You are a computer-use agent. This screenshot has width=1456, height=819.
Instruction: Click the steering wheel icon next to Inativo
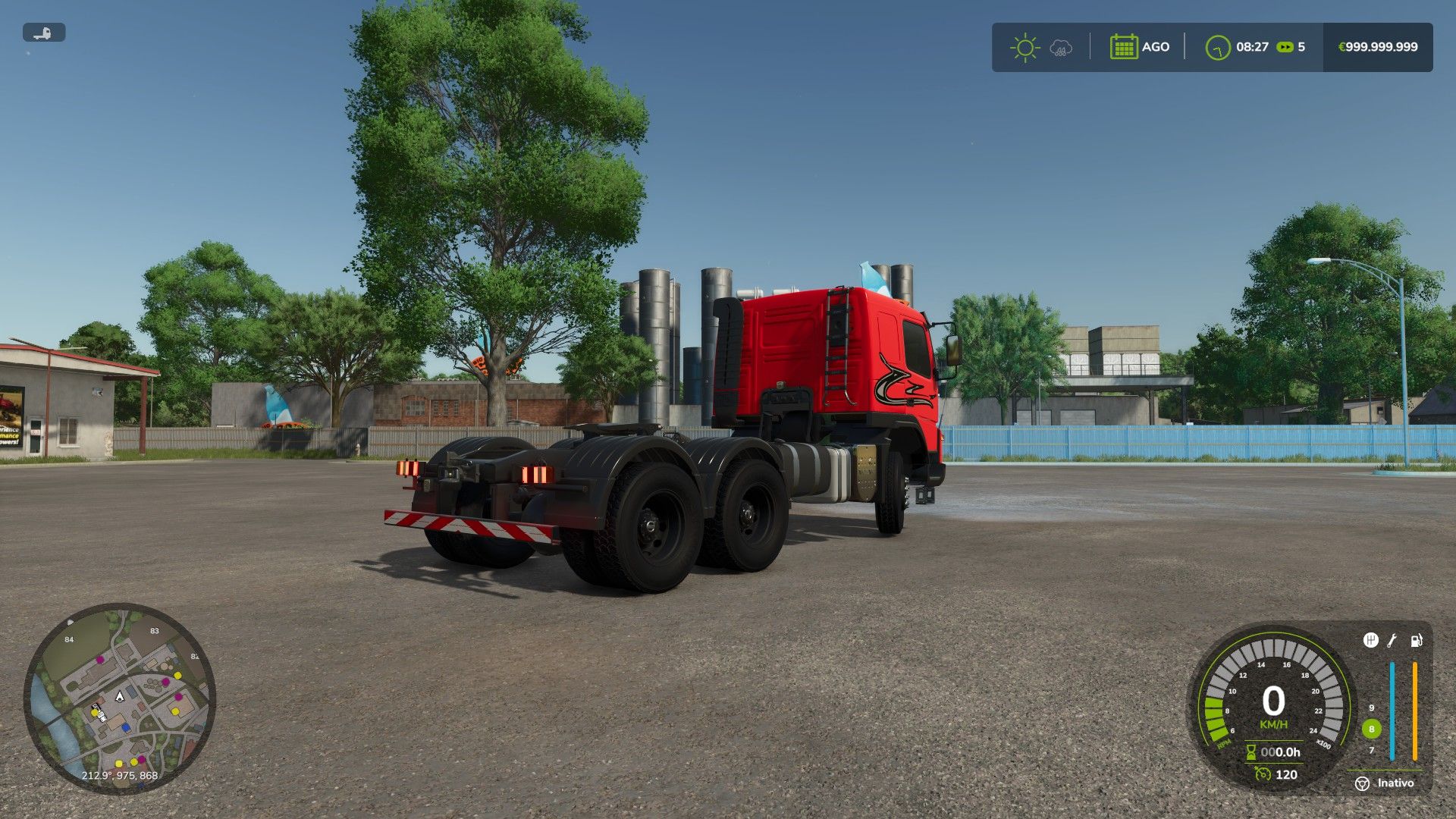(x=1362, y=783)
